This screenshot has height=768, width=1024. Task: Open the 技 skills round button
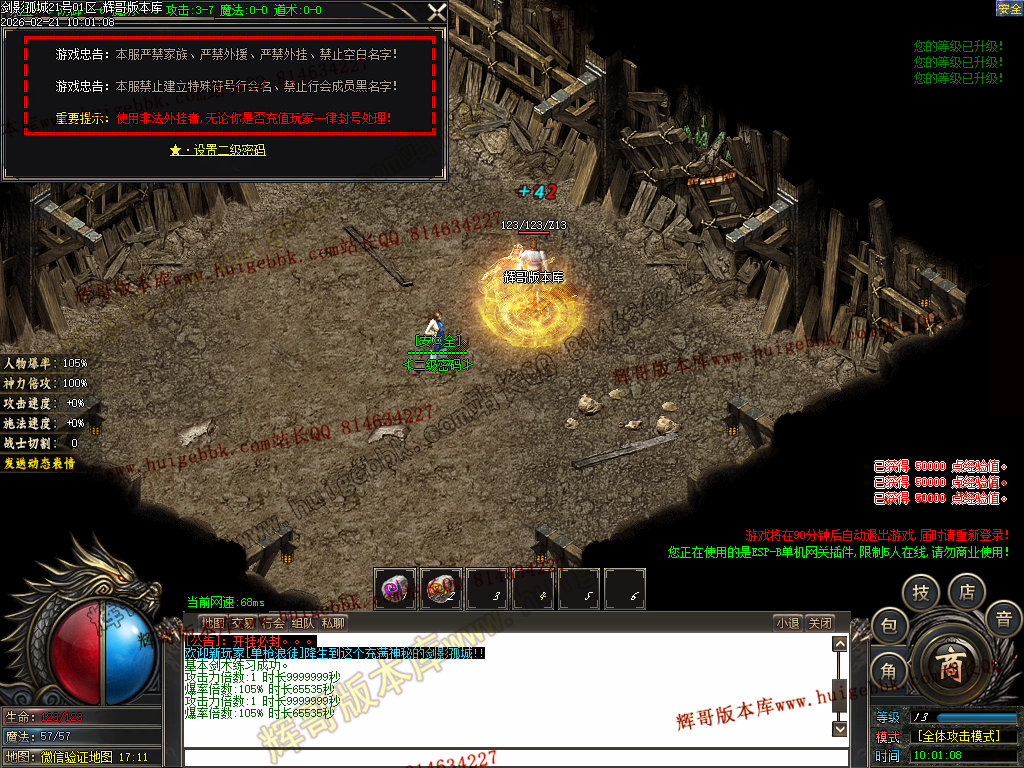920,593
